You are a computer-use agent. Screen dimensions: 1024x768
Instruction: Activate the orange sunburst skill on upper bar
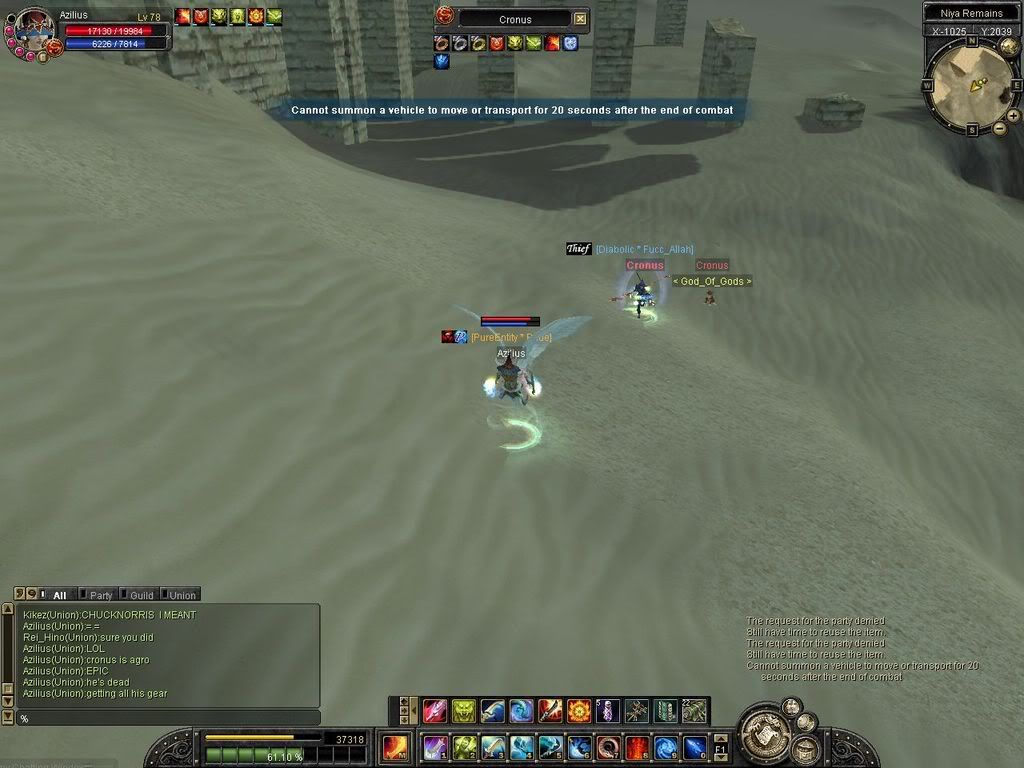(579, 711)
